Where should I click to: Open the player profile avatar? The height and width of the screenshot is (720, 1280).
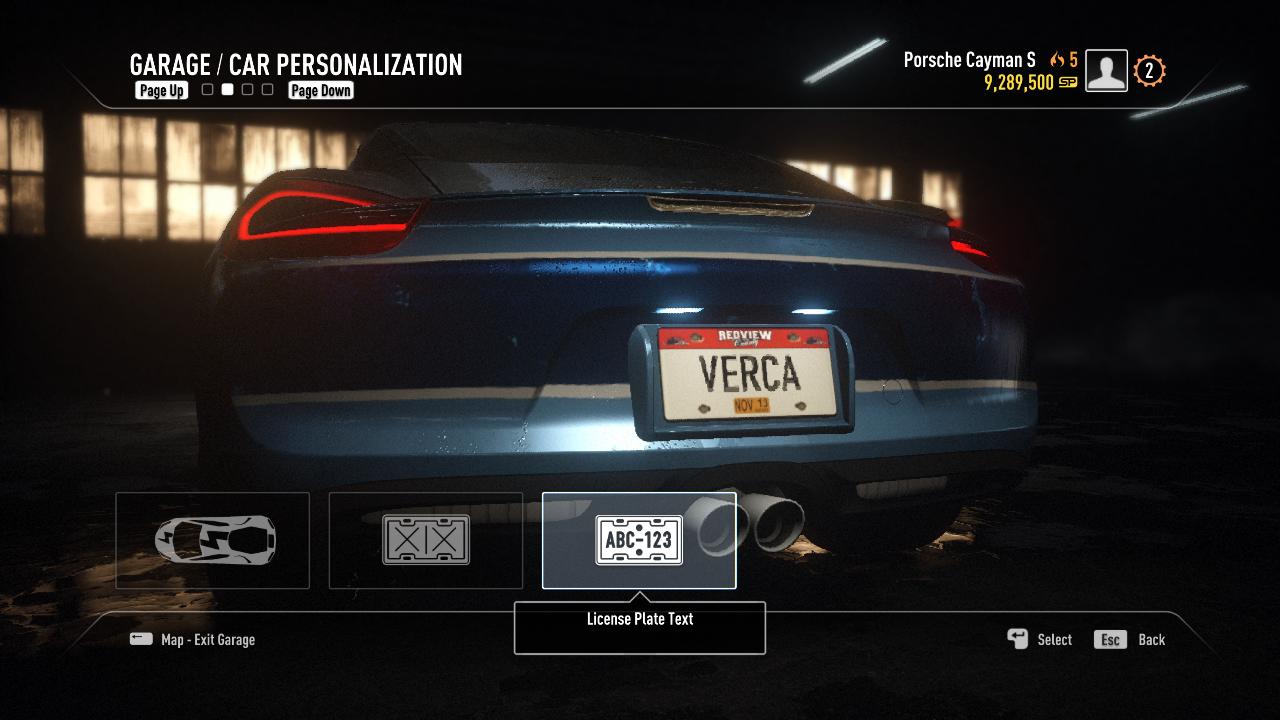pos(1106,71)
